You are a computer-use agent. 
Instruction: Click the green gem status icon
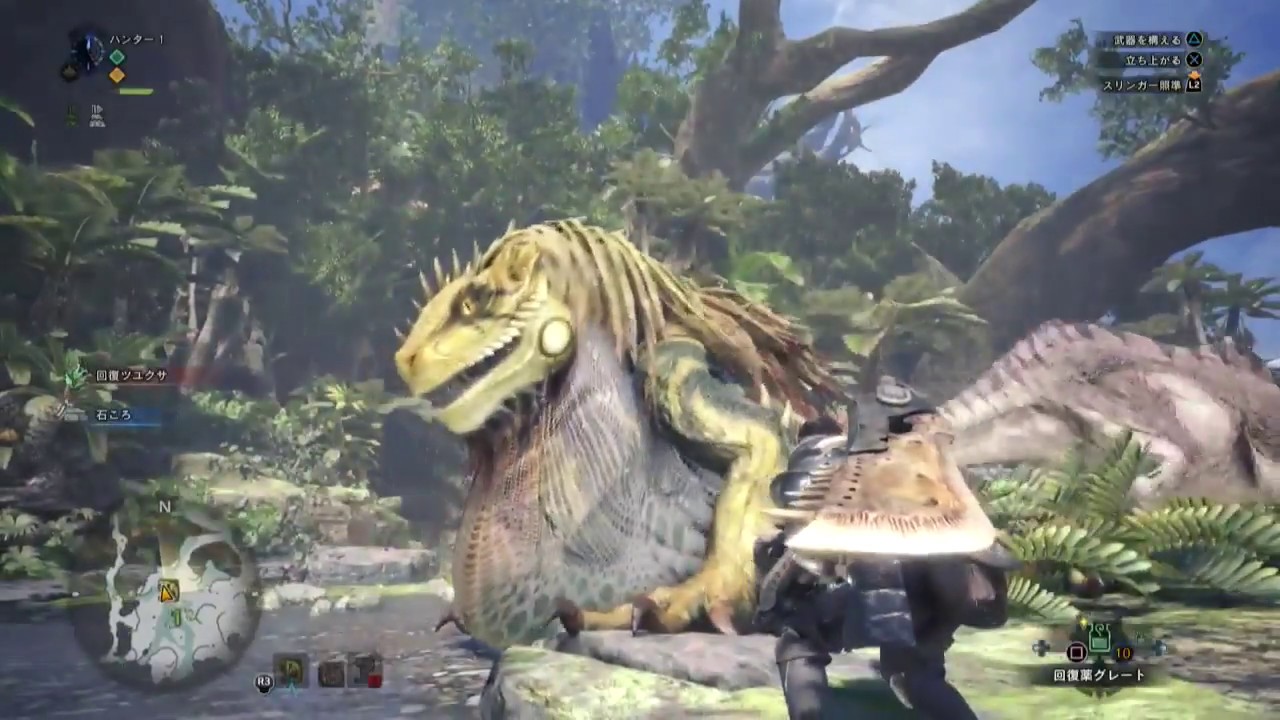pyautogui.click(x=117, y=57)
